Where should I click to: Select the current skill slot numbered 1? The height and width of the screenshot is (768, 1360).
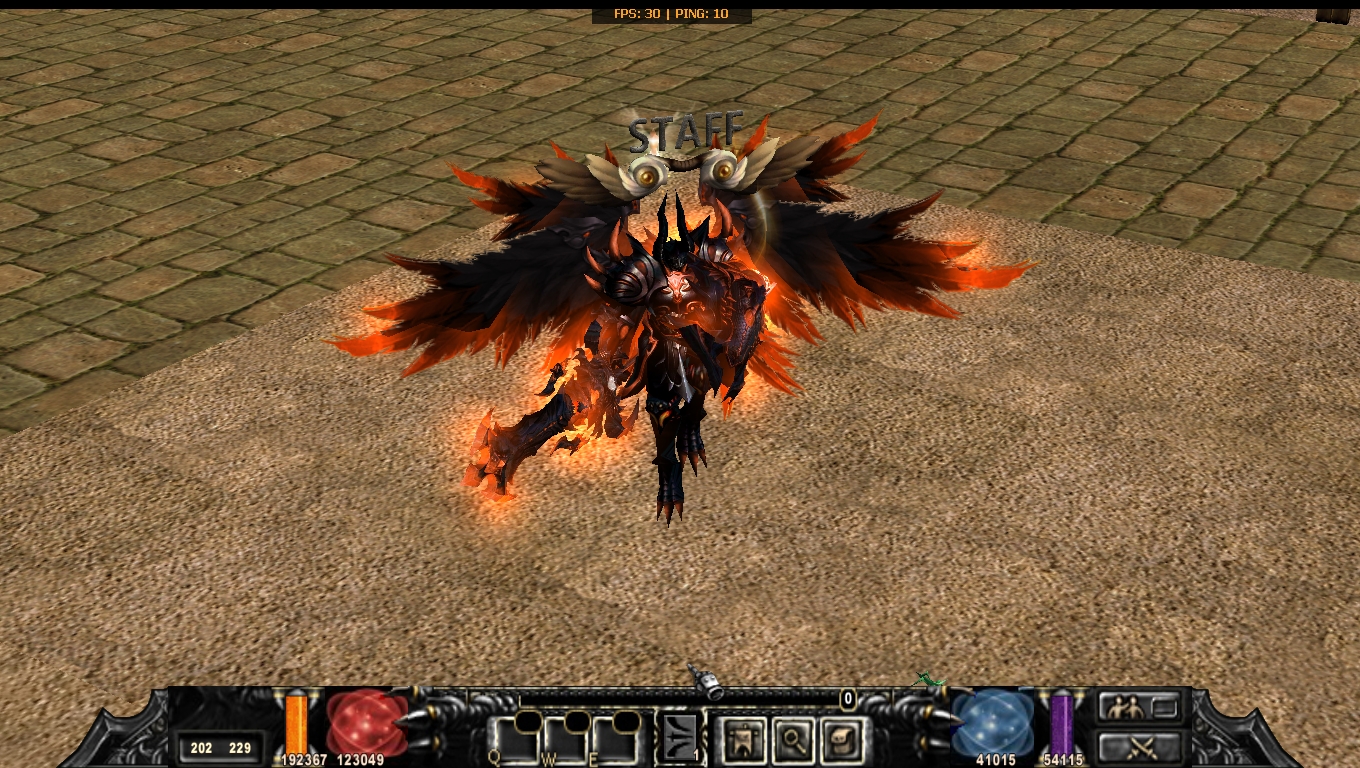(680, 739)
